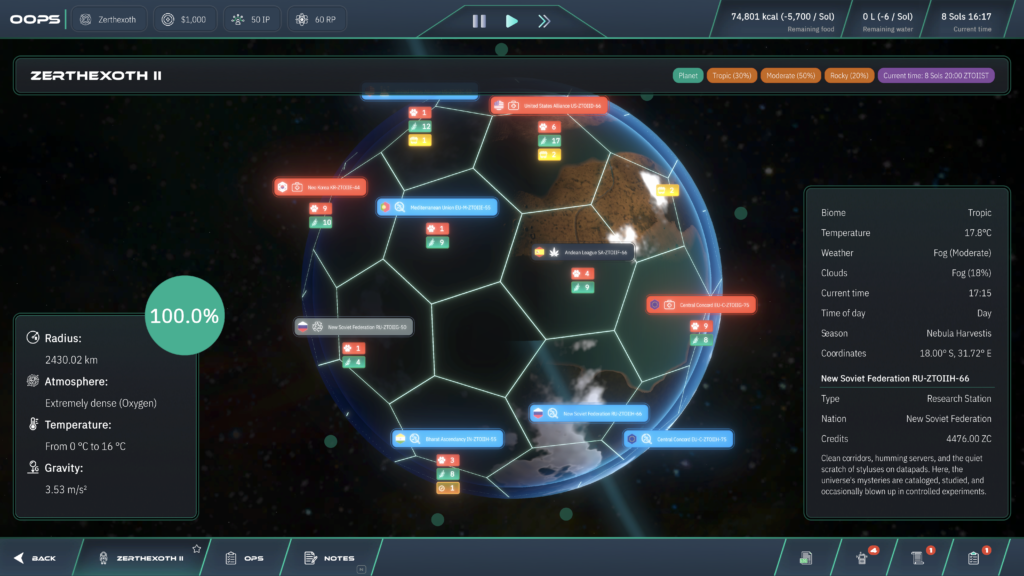This screenshot has height=576, width=1024.
Task: Open the Notes tab
Action: [x=329, y=558]
